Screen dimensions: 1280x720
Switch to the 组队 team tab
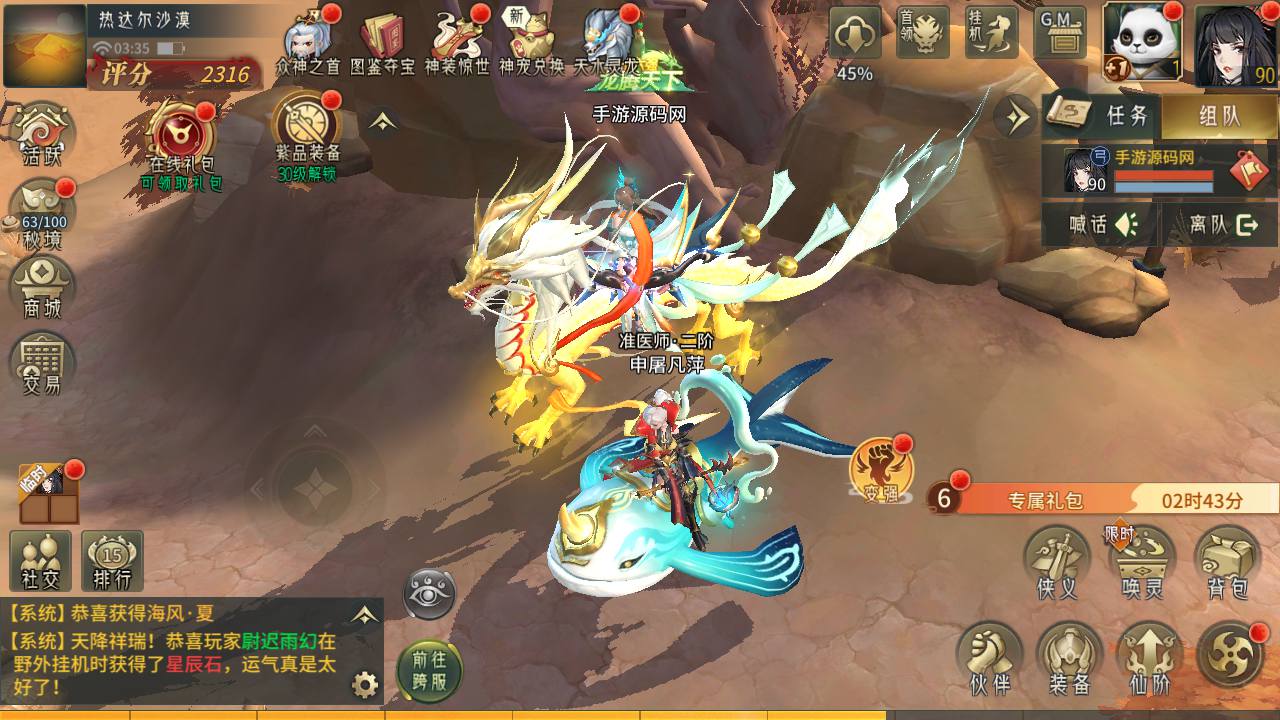click(x=1219, y=116)
